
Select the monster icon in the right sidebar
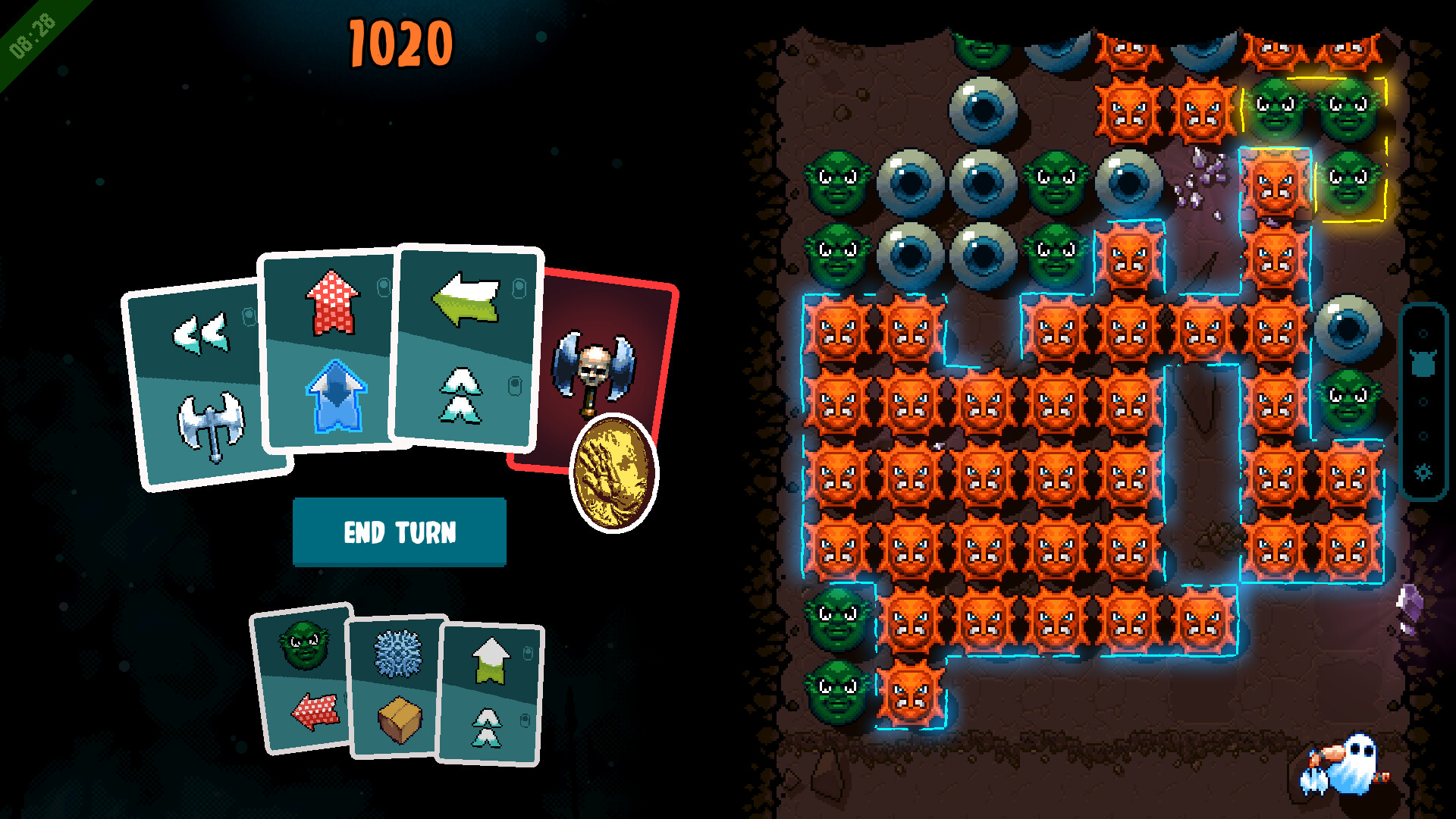tap(1423, 363)
